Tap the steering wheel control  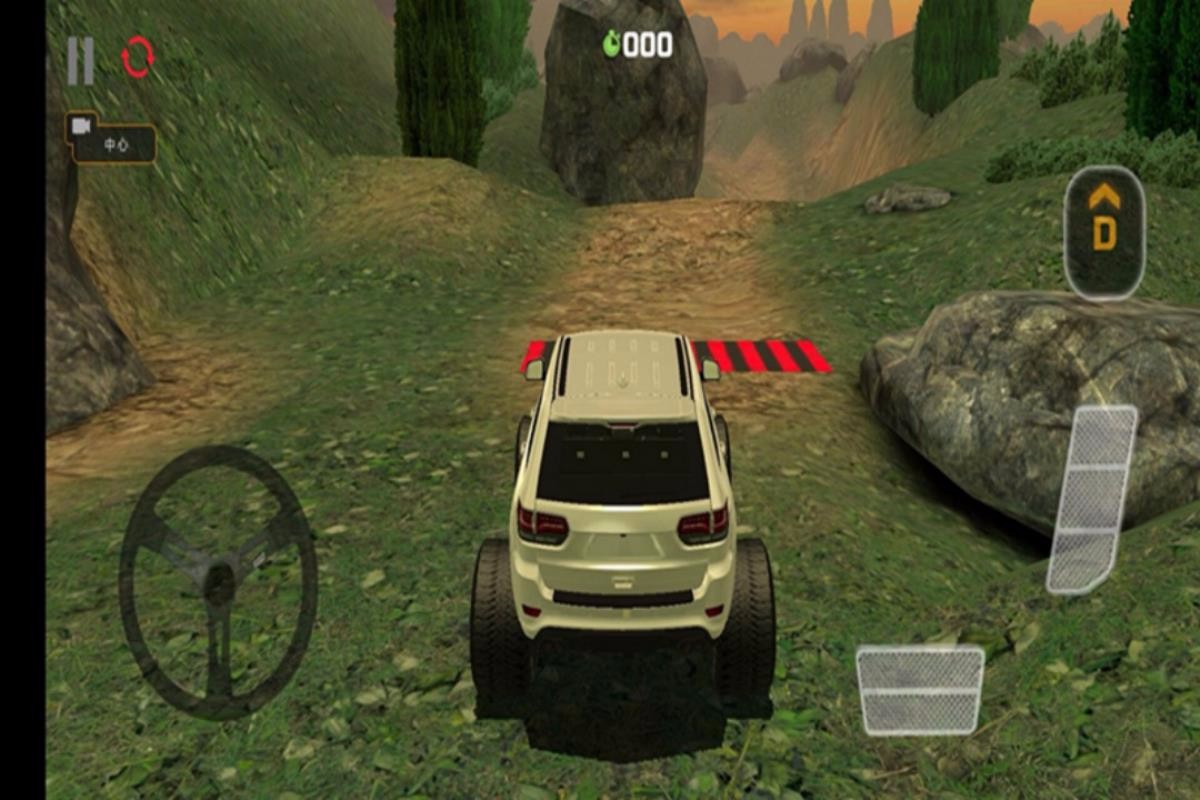(218, 581)
